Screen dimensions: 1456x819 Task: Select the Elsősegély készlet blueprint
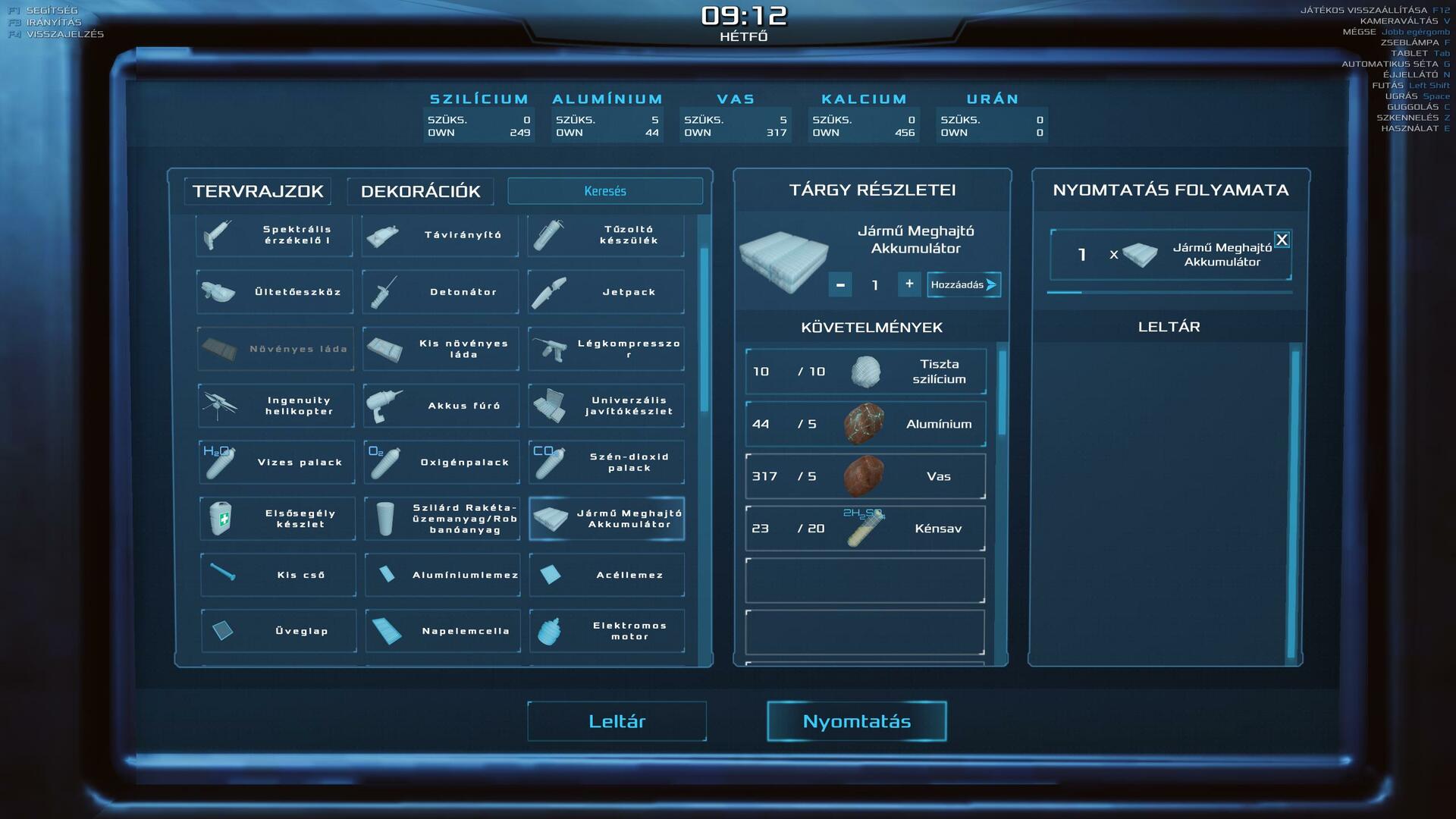tap(278, 519)
